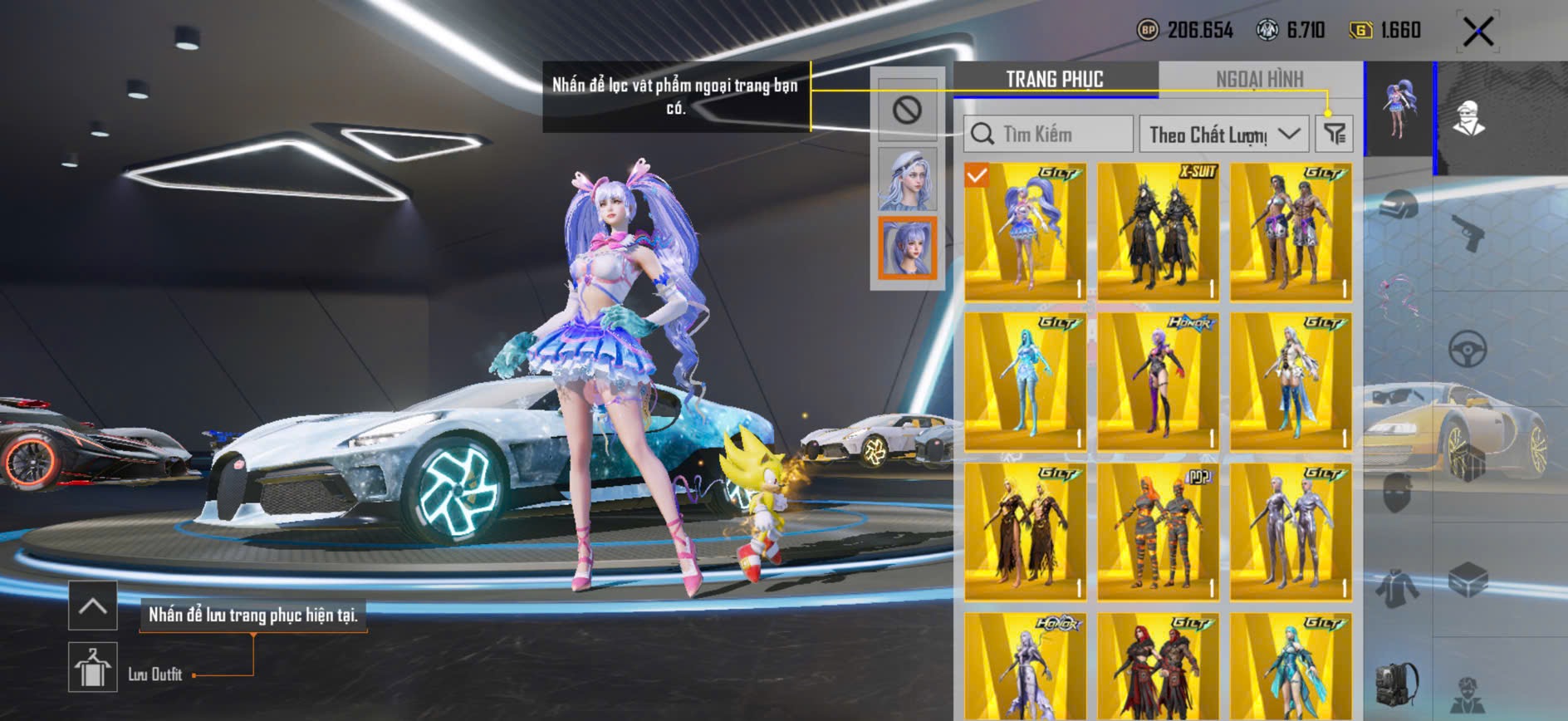Select the checked blue twin-tail outfit
The image size is (1568, 721).
[x=1025, y=231]
